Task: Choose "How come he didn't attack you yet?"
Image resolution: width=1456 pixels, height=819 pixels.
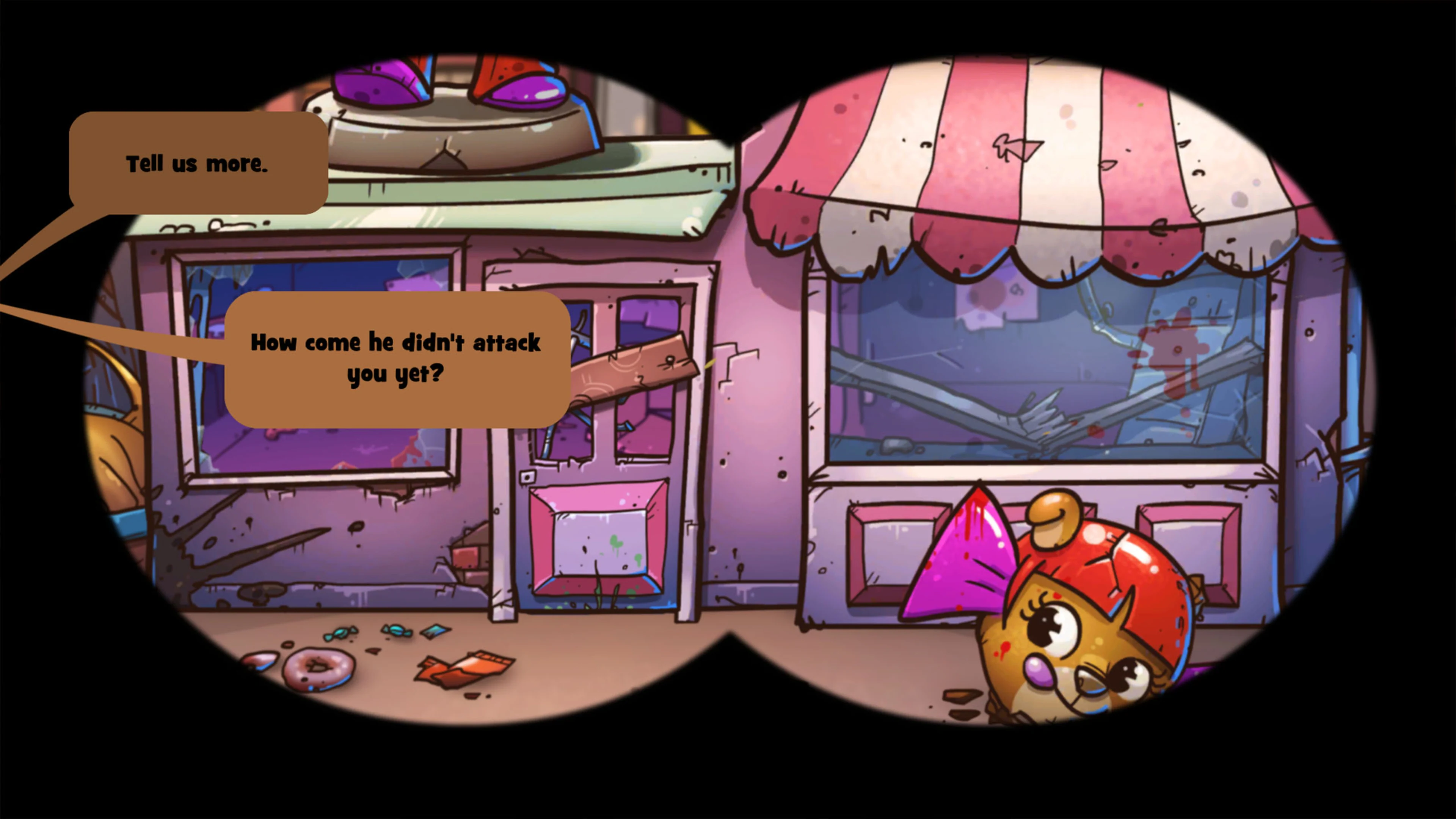Action: (395, 359)
